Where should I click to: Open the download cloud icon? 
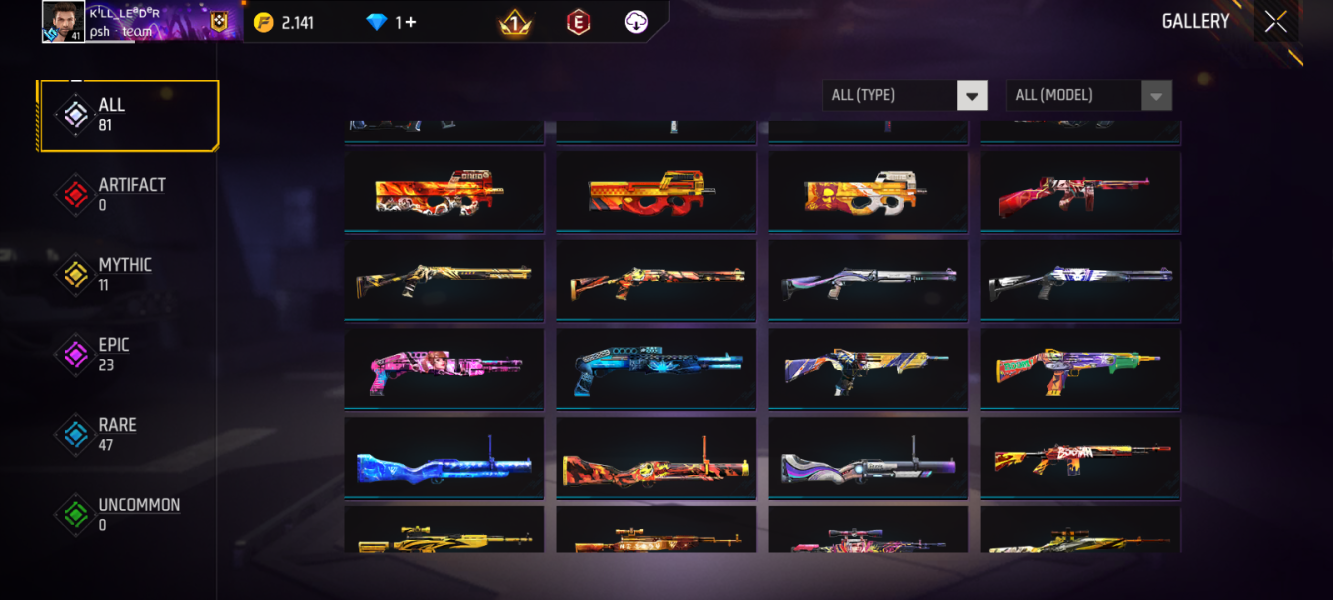(636, 23)
